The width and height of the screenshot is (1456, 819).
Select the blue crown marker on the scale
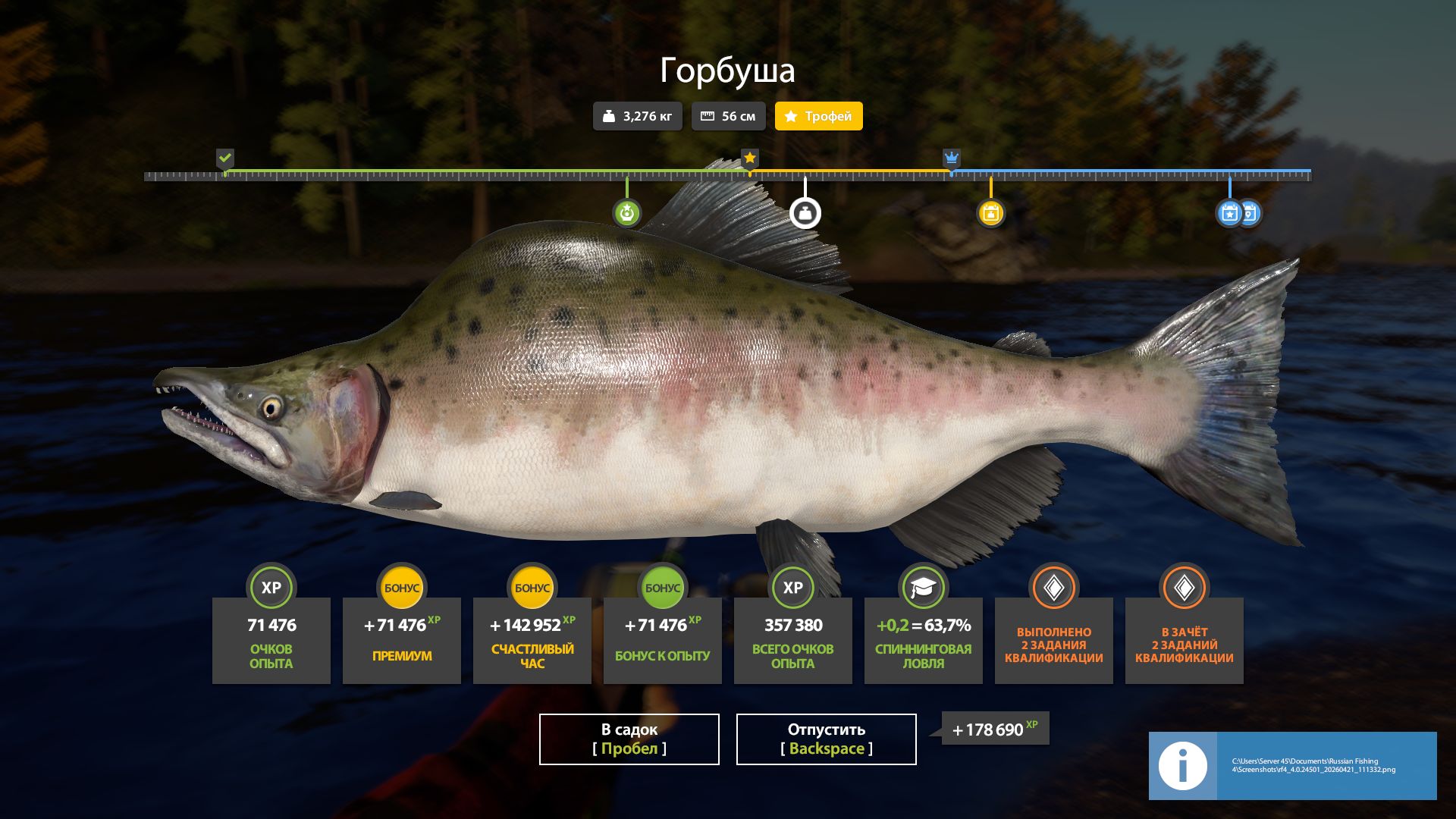tap(951, 158)
